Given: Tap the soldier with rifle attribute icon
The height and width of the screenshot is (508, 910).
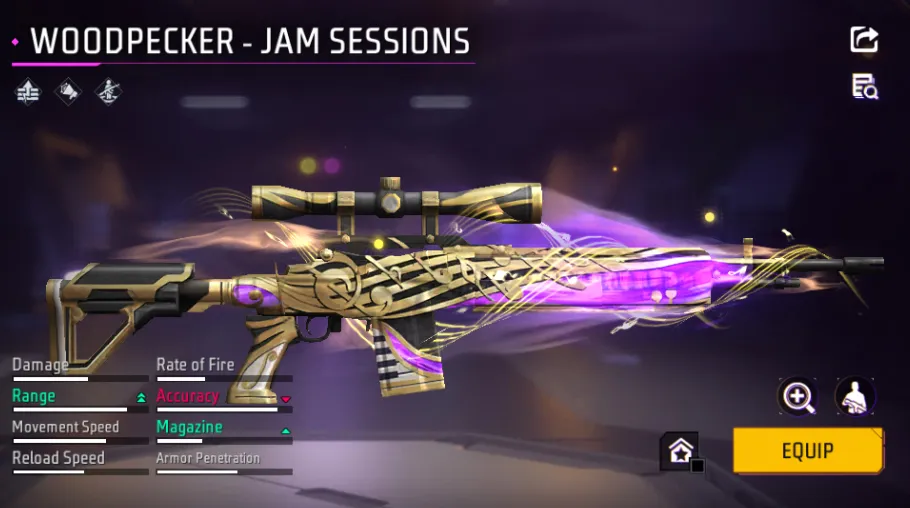Looking at the screenshot, I should pos(107,92).
